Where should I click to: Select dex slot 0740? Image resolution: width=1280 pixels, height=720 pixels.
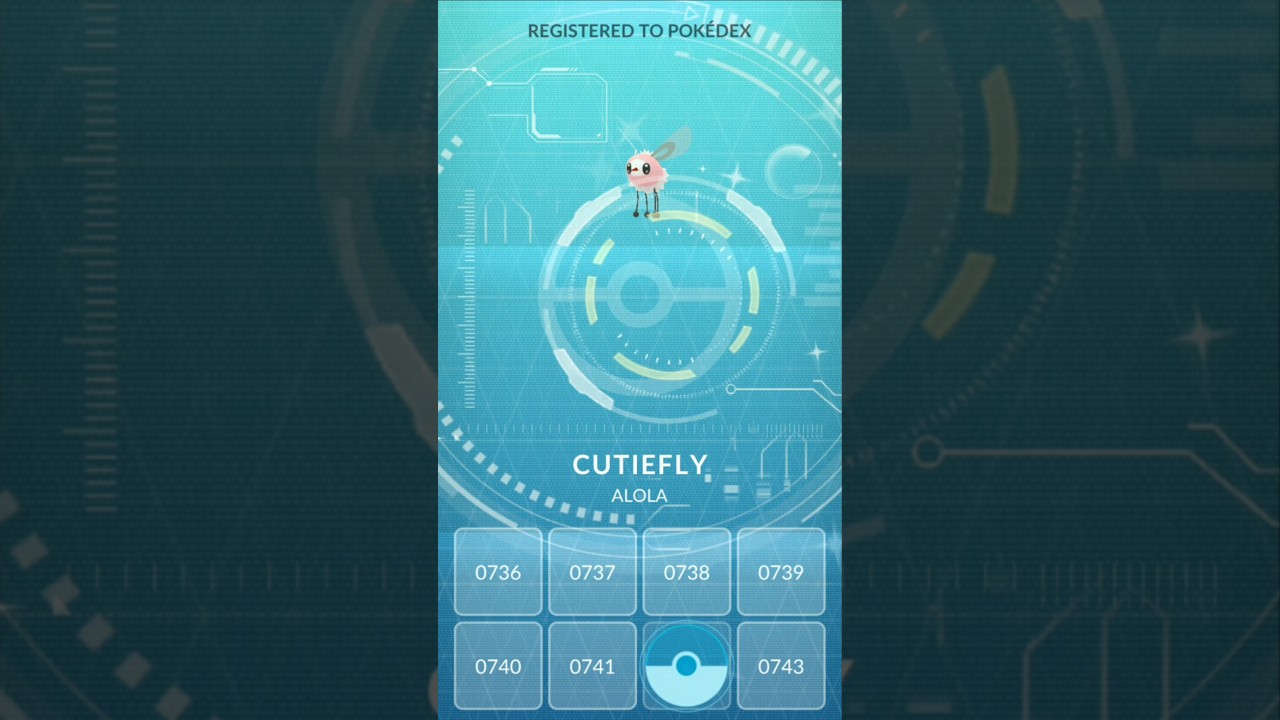[x=498, y=666]
